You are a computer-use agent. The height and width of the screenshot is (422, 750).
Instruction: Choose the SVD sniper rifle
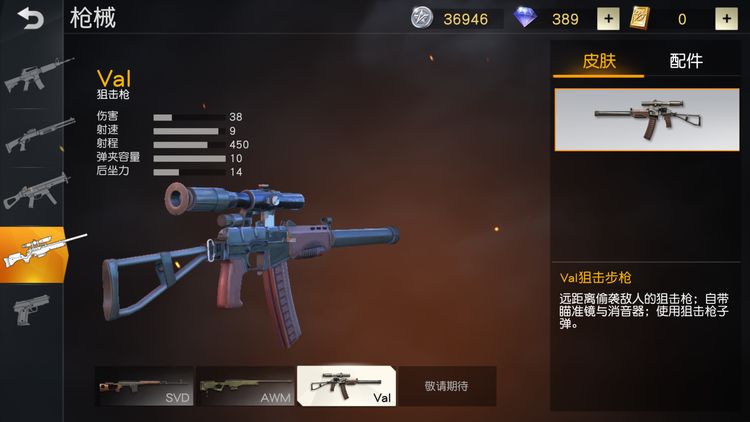point(145,386)
